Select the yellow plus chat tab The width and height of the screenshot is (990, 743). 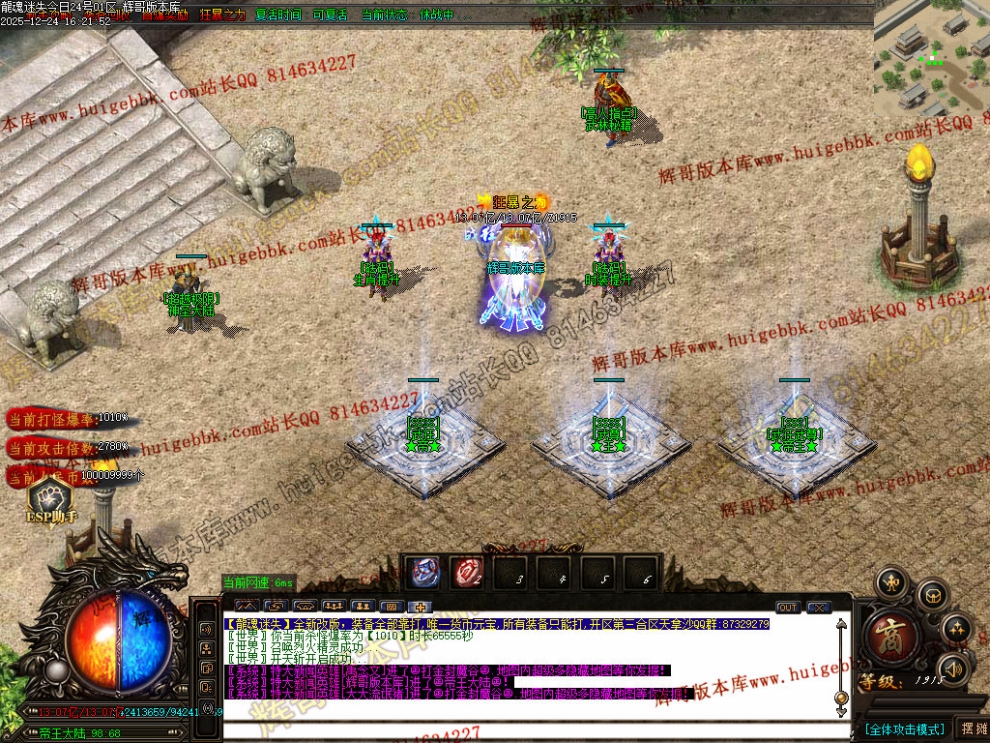421,607
